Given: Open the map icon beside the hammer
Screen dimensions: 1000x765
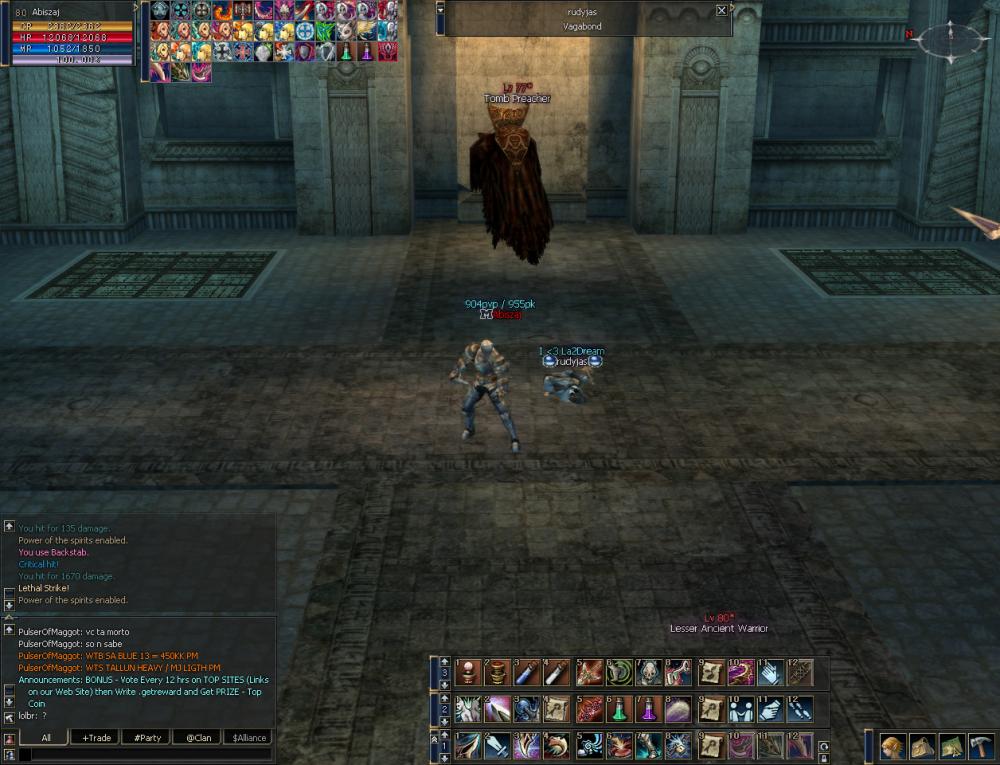Looking at the screenshot, I should (x=951, y=746).
